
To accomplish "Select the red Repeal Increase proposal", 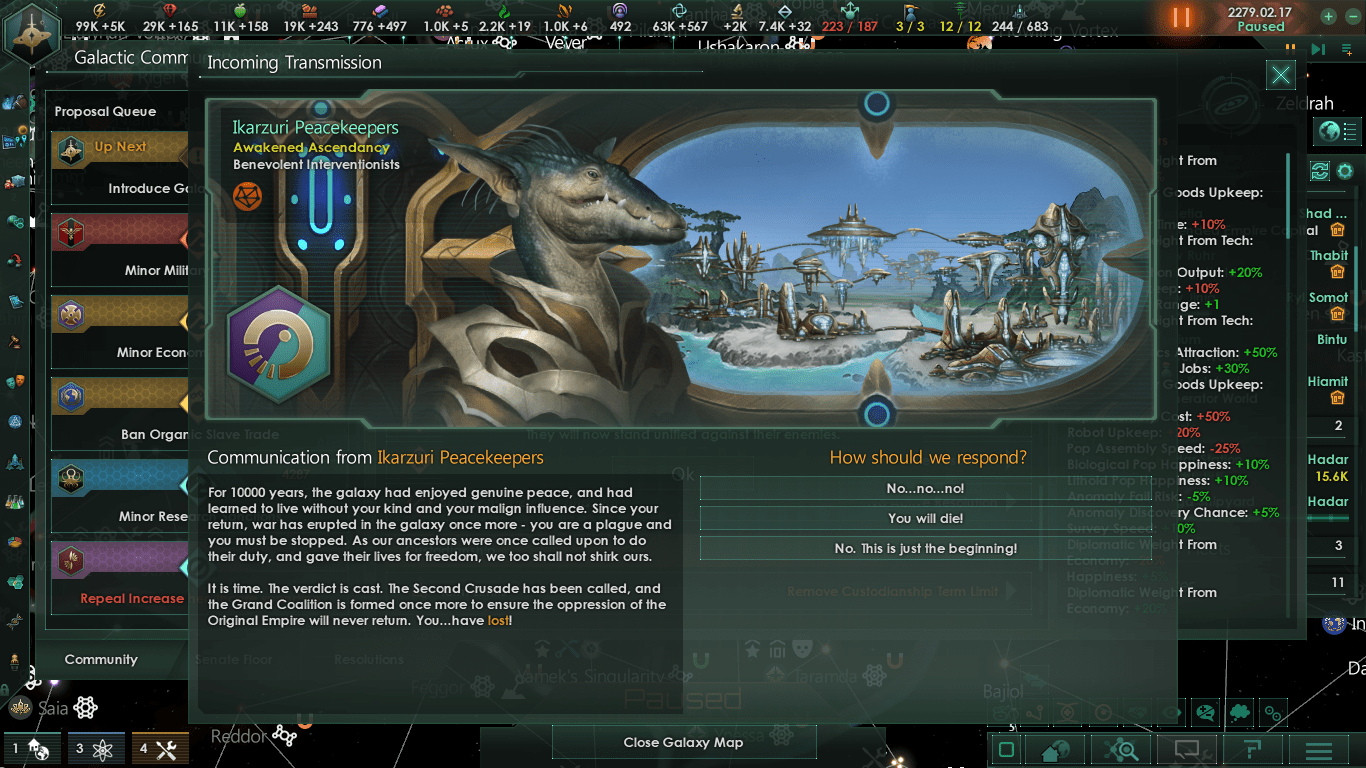I will pos(120,577).
